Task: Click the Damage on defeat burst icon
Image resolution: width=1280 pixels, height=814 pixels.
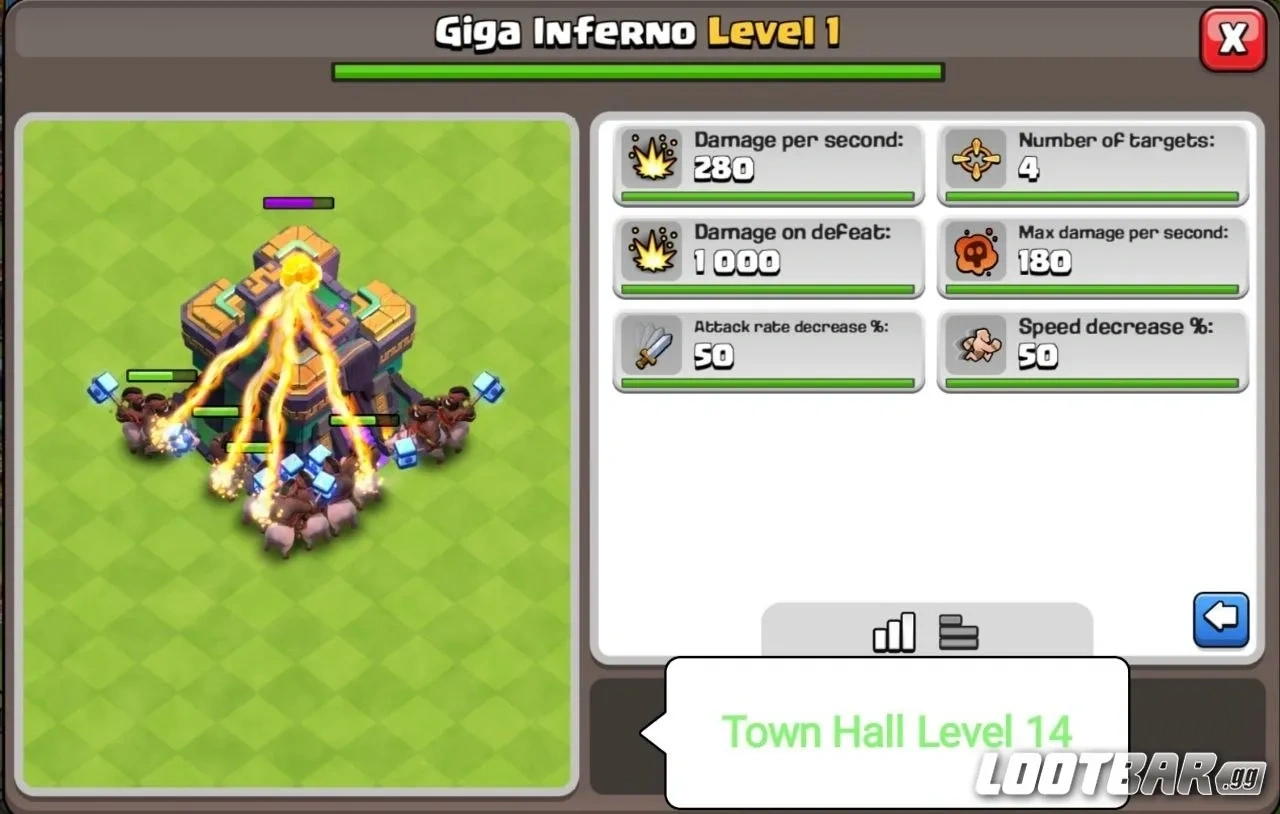Action: 651,251
